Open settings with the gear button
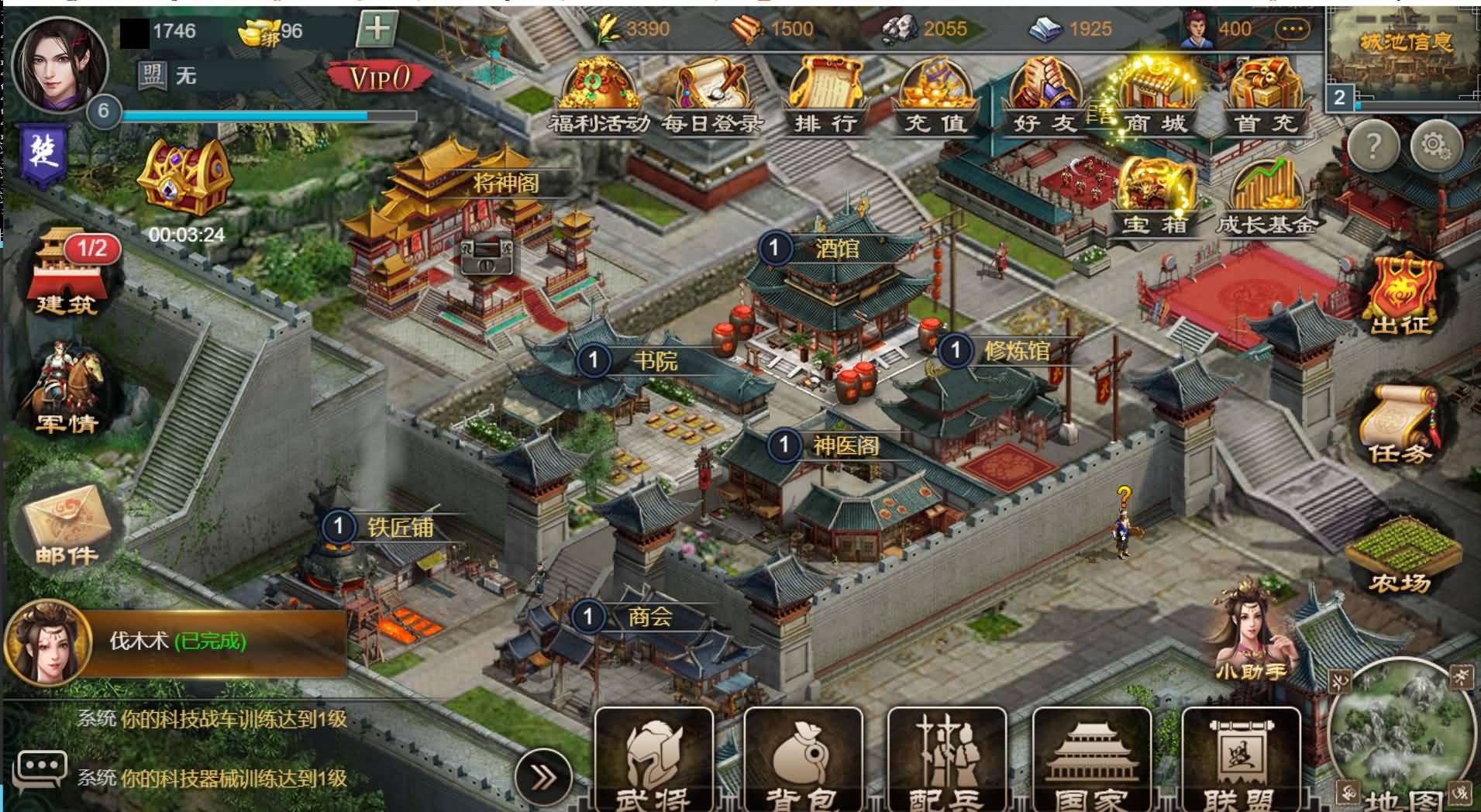The height and width of the screenshot is (812, 1481). [x=1435, y=145]
